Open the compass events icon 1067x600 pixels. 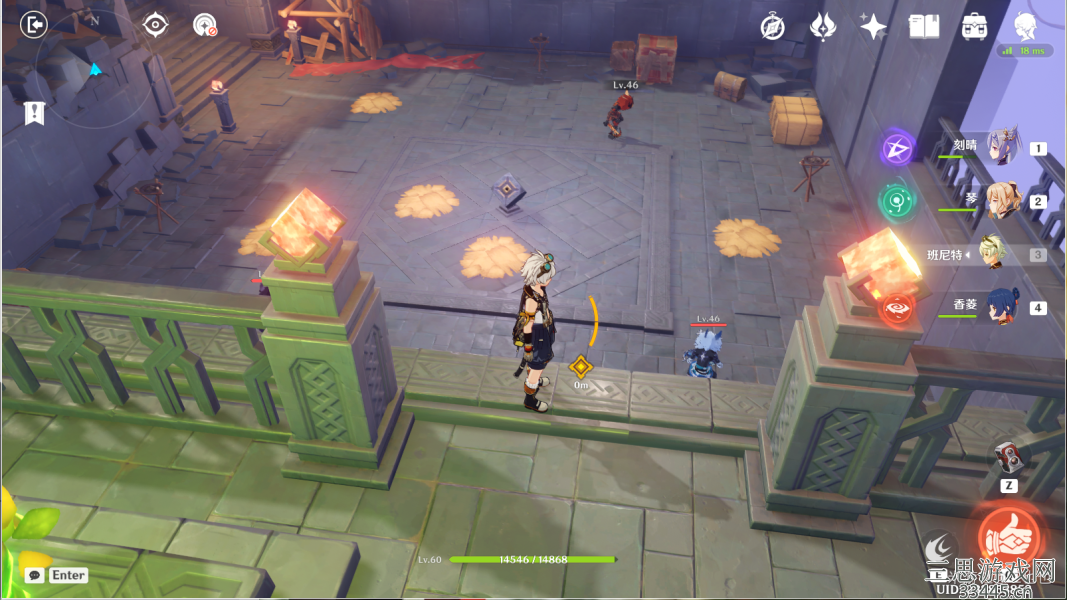point(772,27)
